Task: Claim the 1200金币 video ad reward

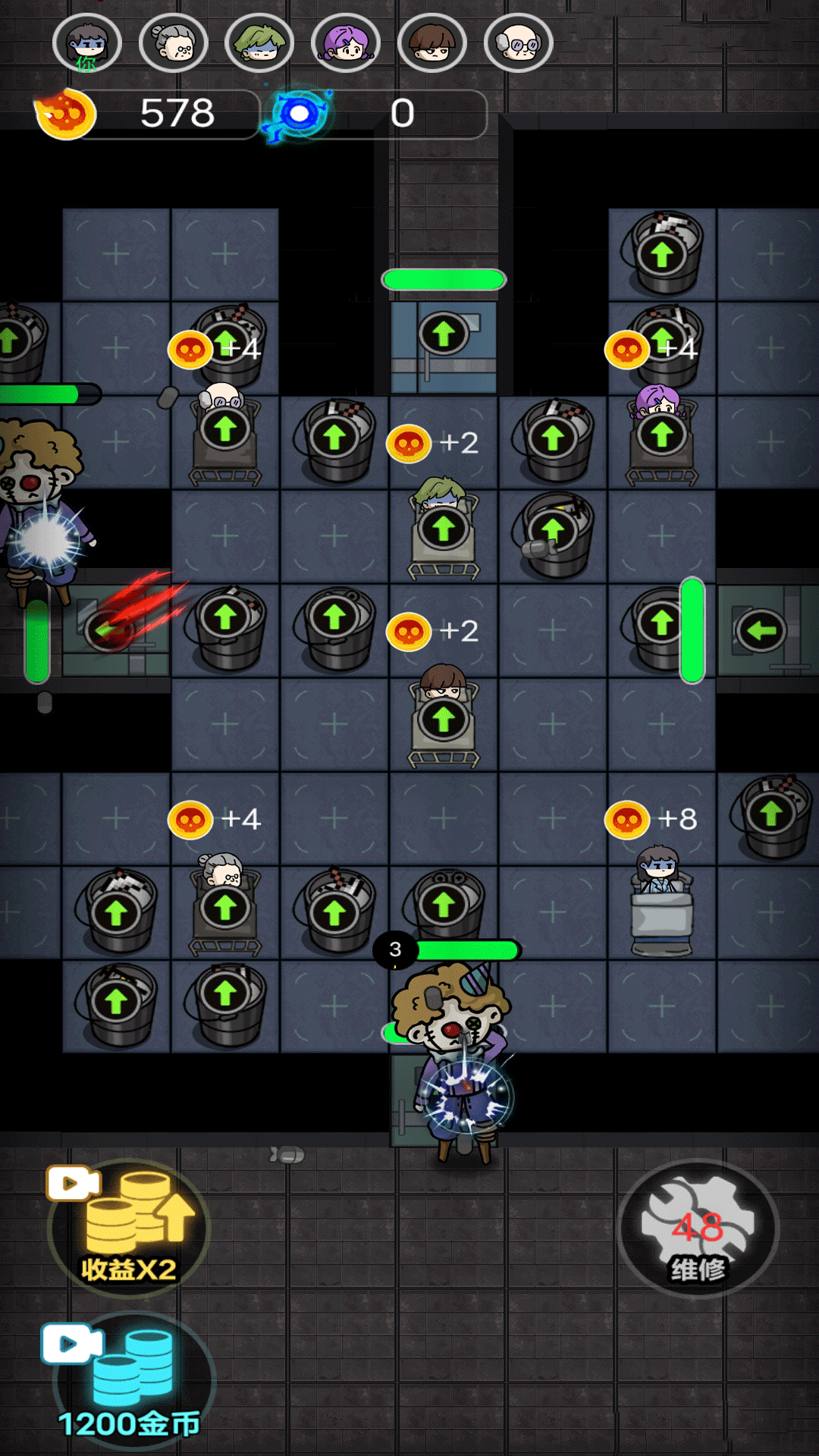Action: click(x=130, y=1382)
